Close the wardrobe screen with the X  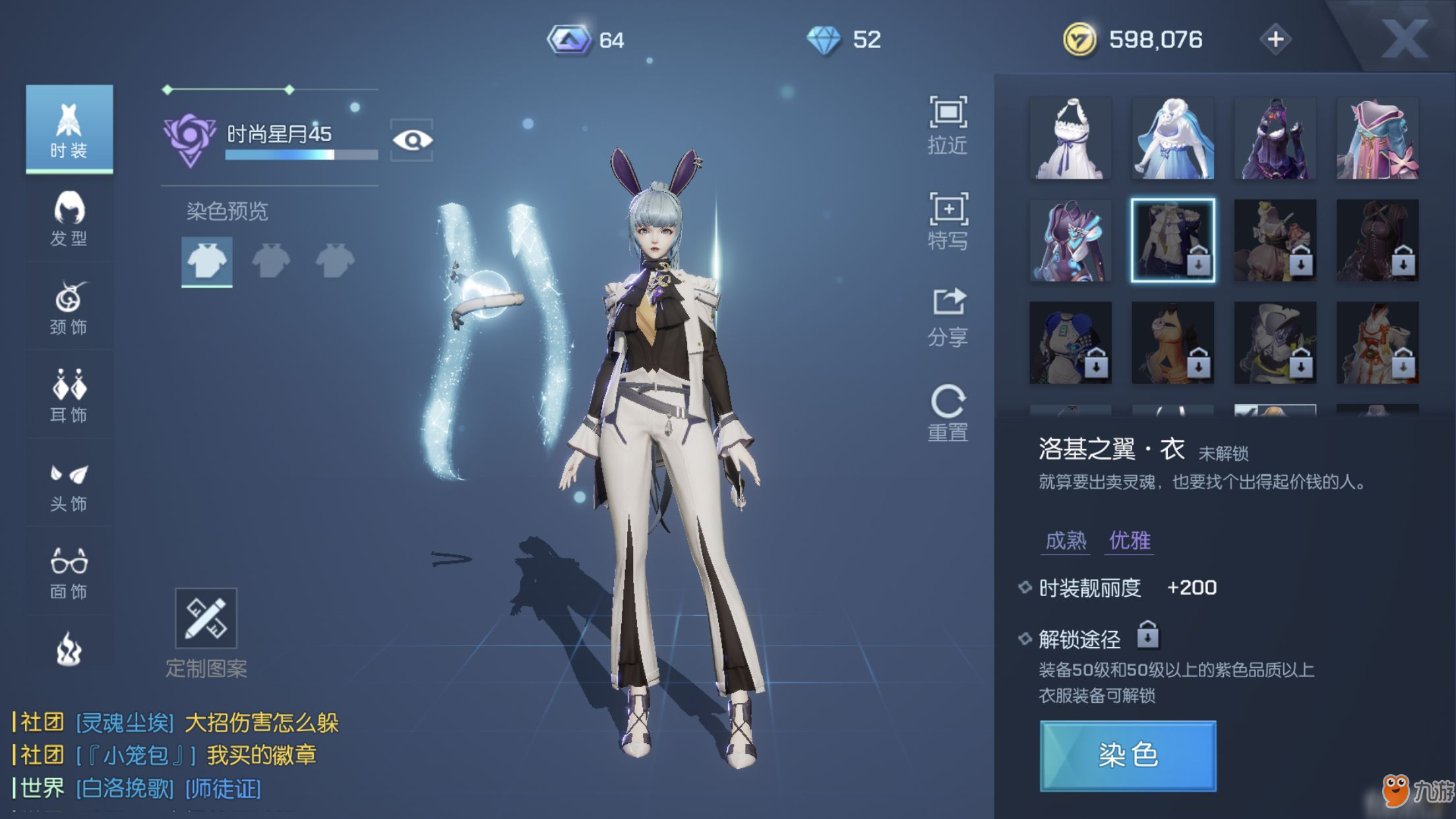1405,40
